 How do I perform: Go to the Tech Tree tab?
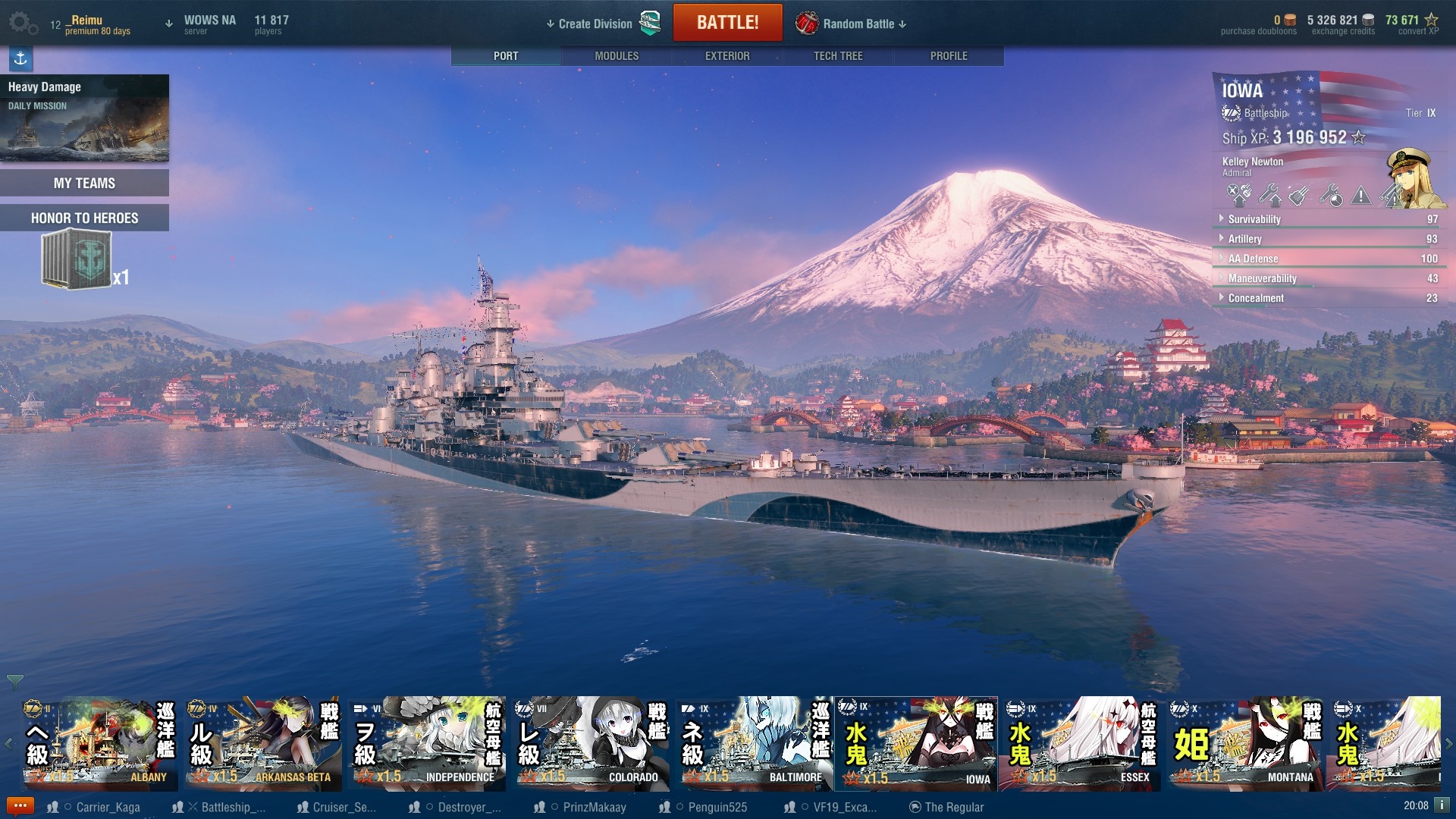click(837, 56)
